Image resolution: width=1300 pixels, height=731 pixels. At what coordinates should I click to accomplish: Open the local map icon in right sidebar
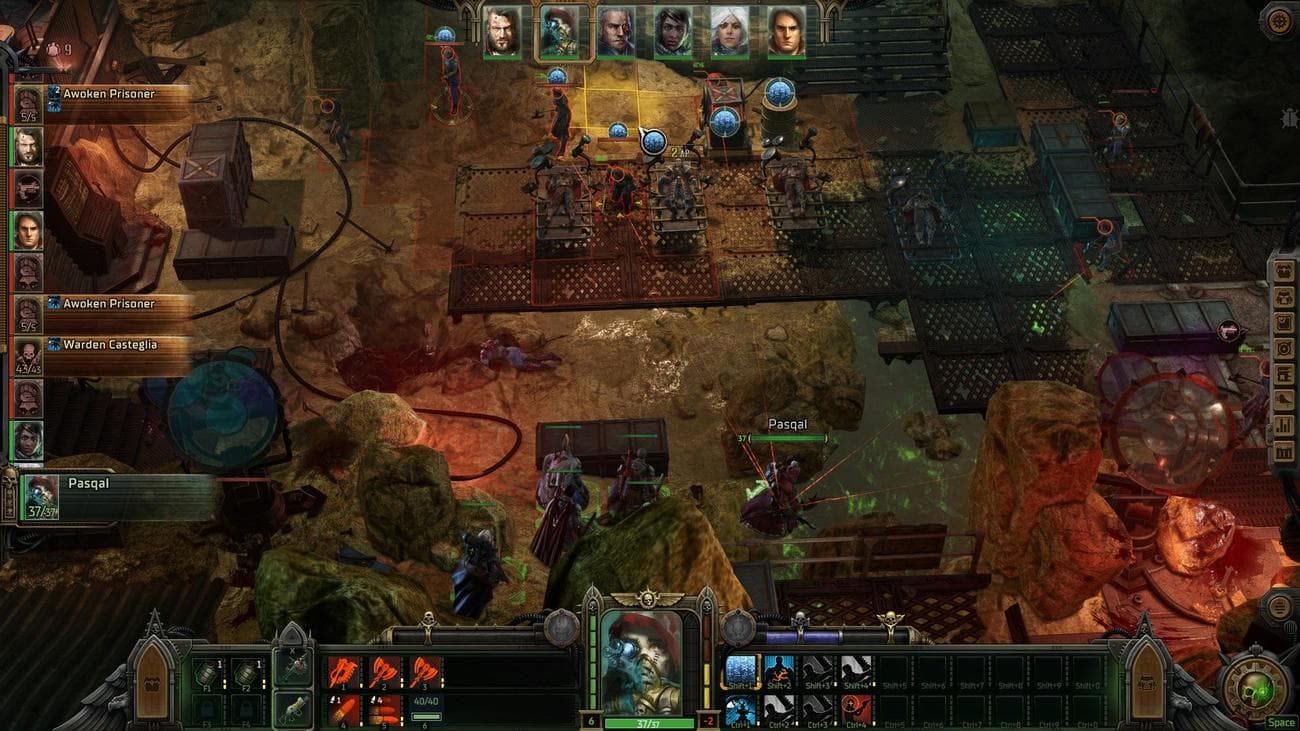1284,345
